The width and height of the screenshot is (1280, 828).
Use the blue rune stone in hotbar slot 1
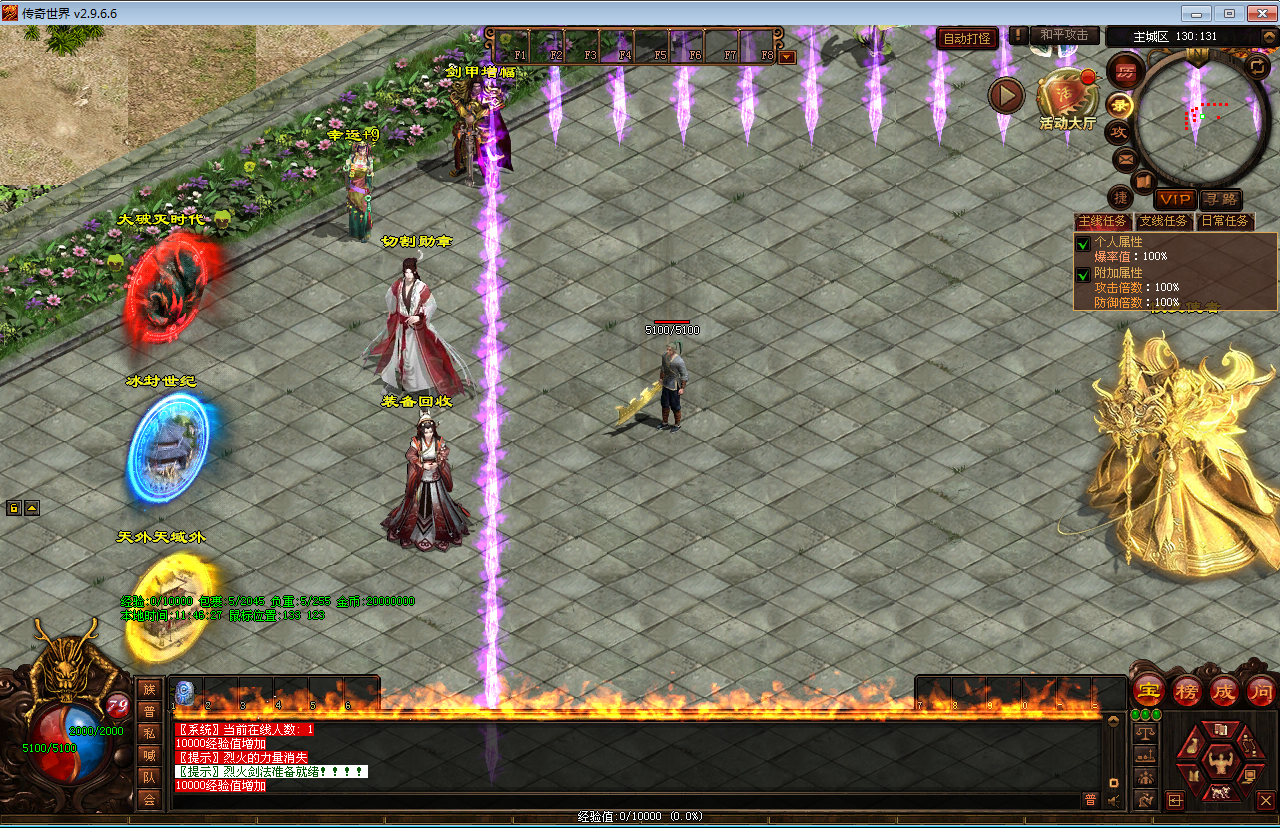click(184, 692)
